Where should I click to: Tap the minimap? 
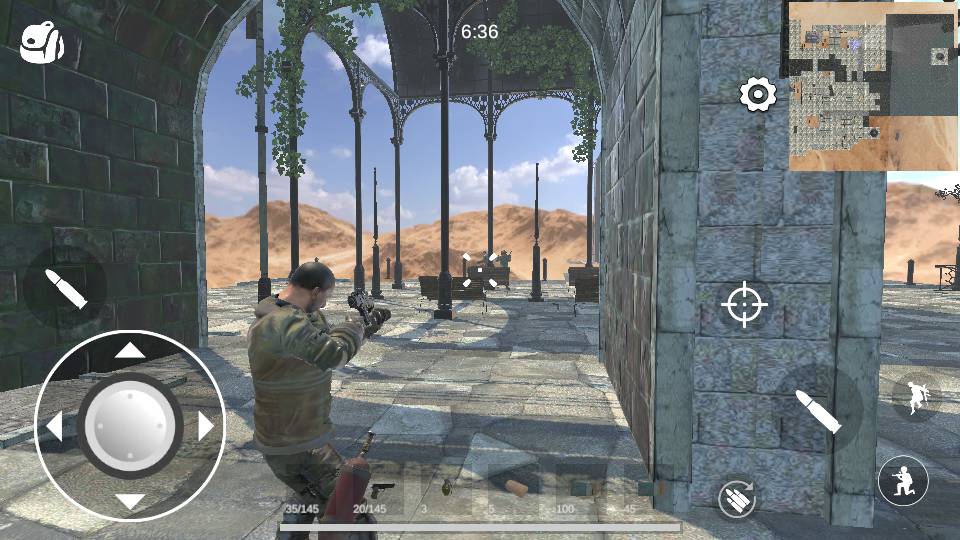[x=873, y=86]
